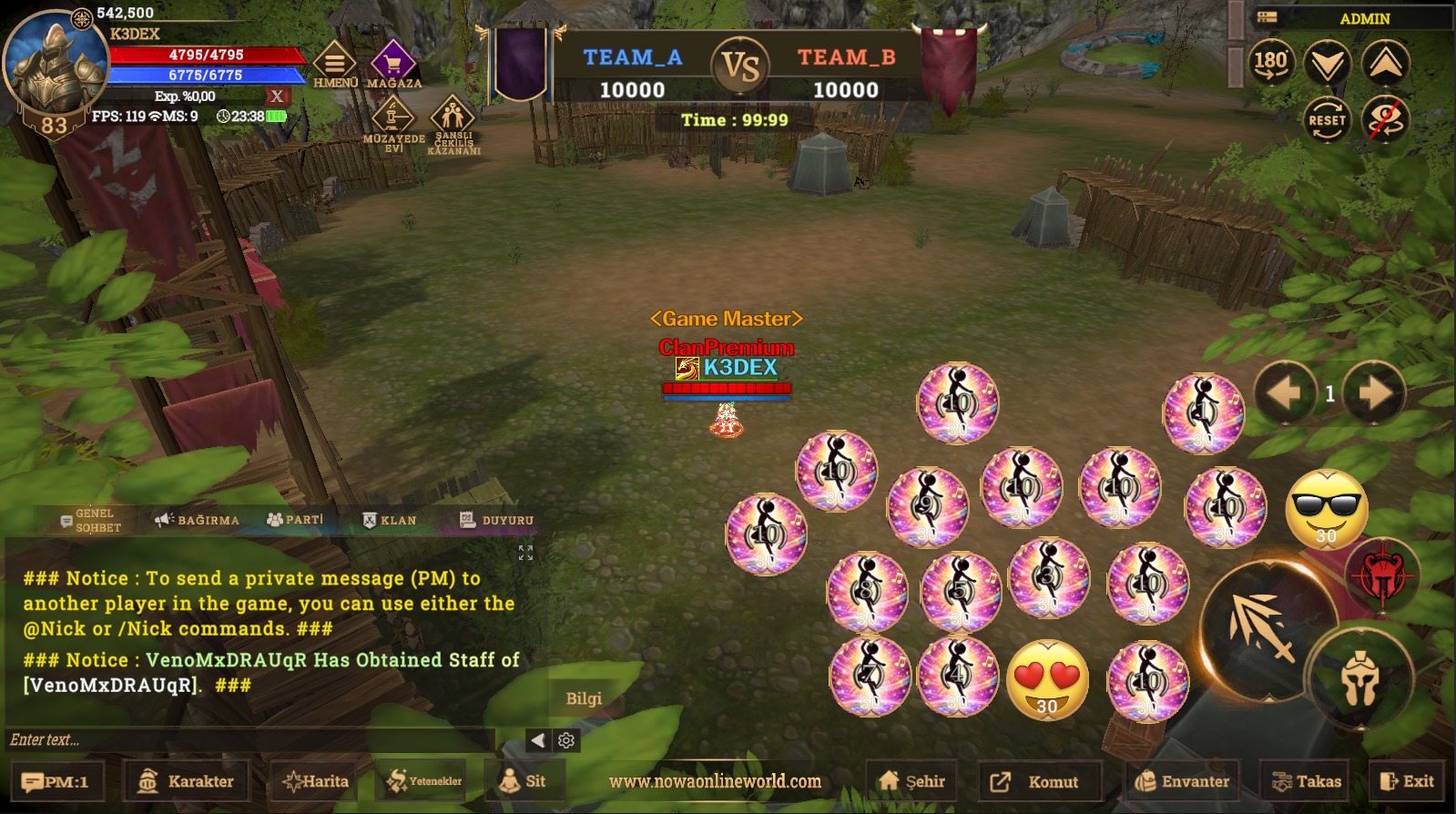Open the Müzayede Evi auction house

coord(393,122)
